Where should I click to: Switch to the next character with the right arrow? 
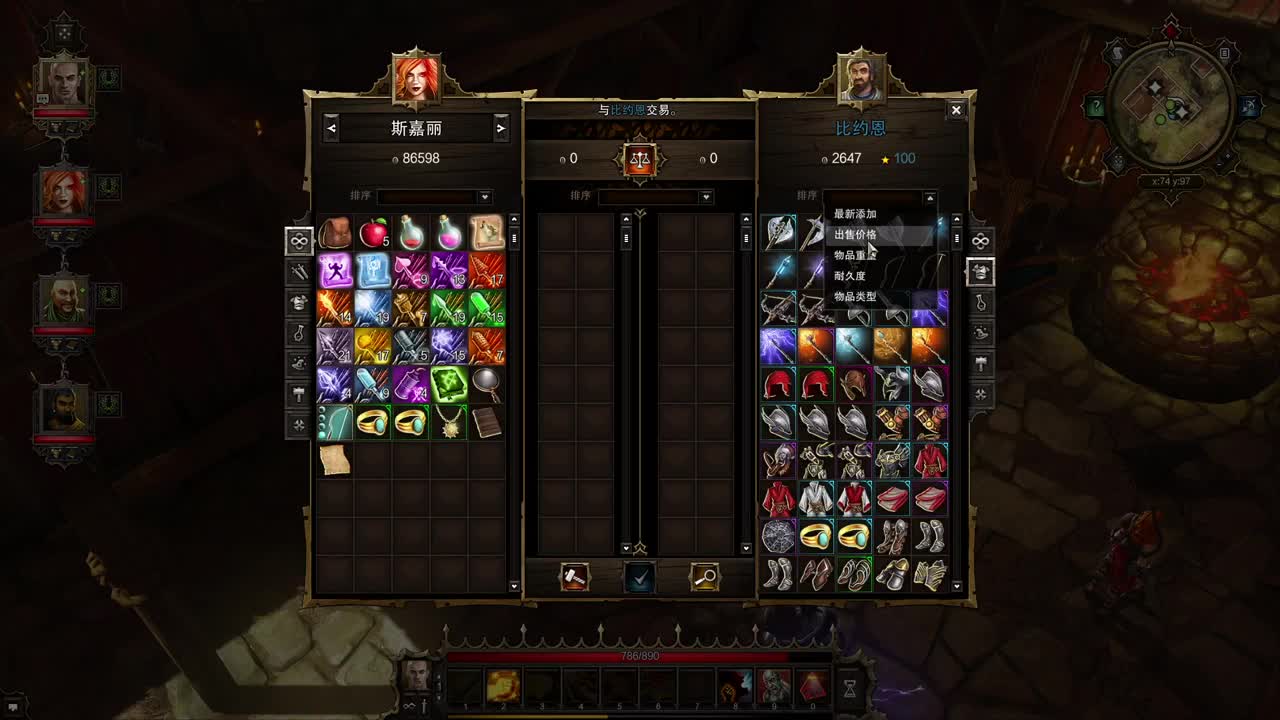[500, 128]
